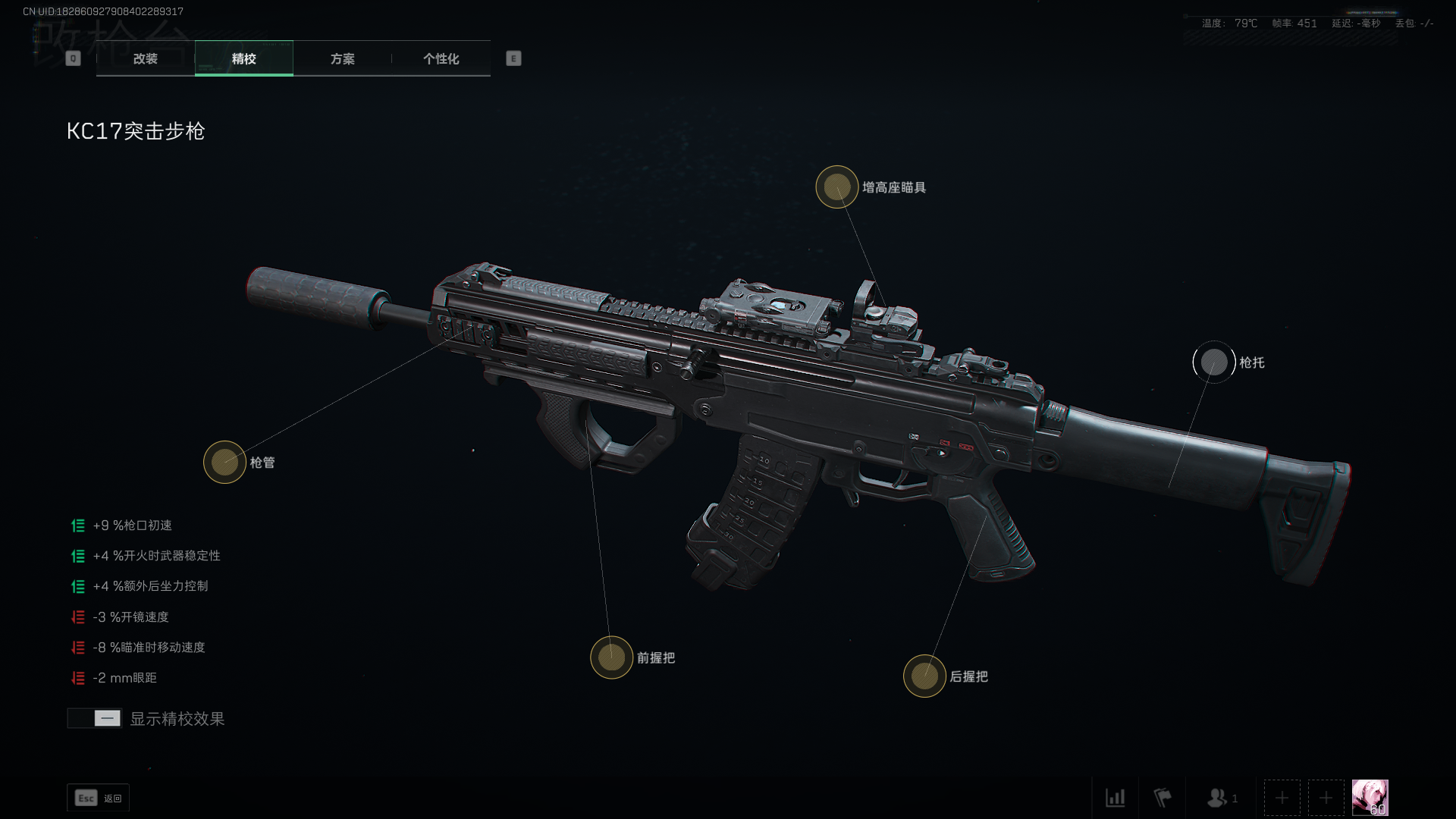This screenshot has height=819, width=1456.
Task: Select the 枪托 calibration node
Action: pyautogui.click(x=1213, y=362)
